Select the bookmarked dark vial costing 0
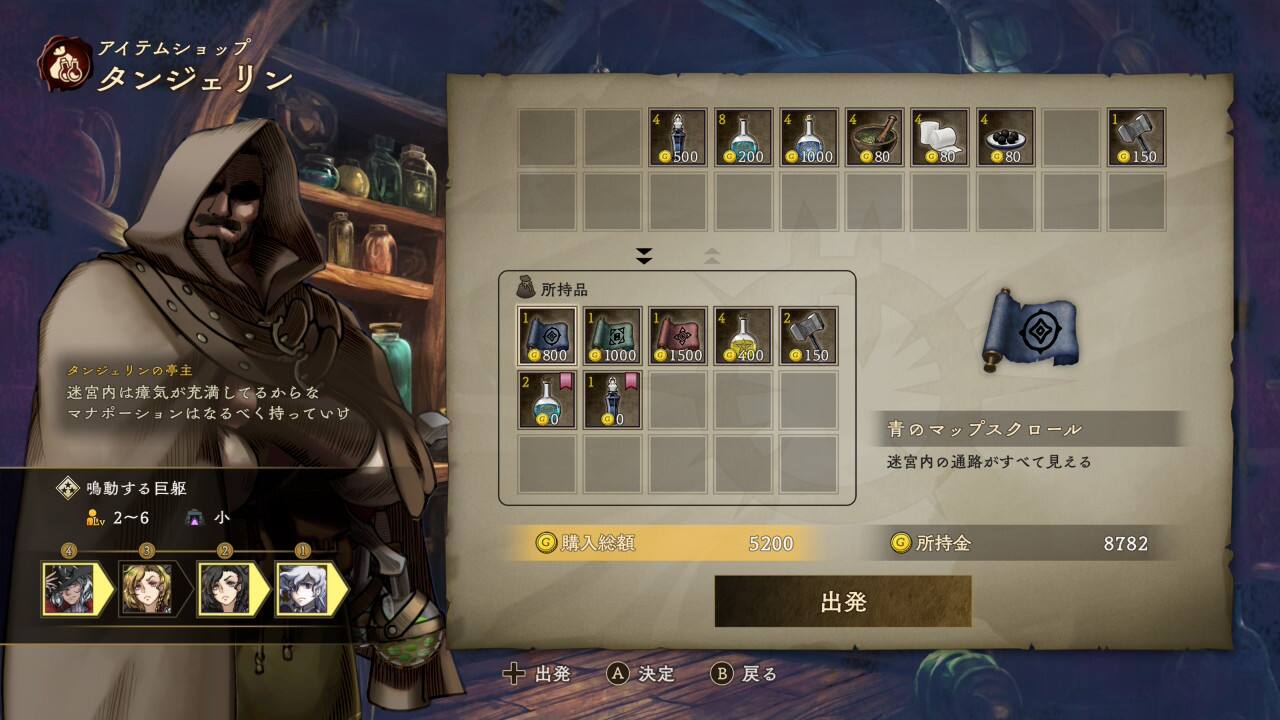Viewport: 1280px width, 720px height. 612,399
